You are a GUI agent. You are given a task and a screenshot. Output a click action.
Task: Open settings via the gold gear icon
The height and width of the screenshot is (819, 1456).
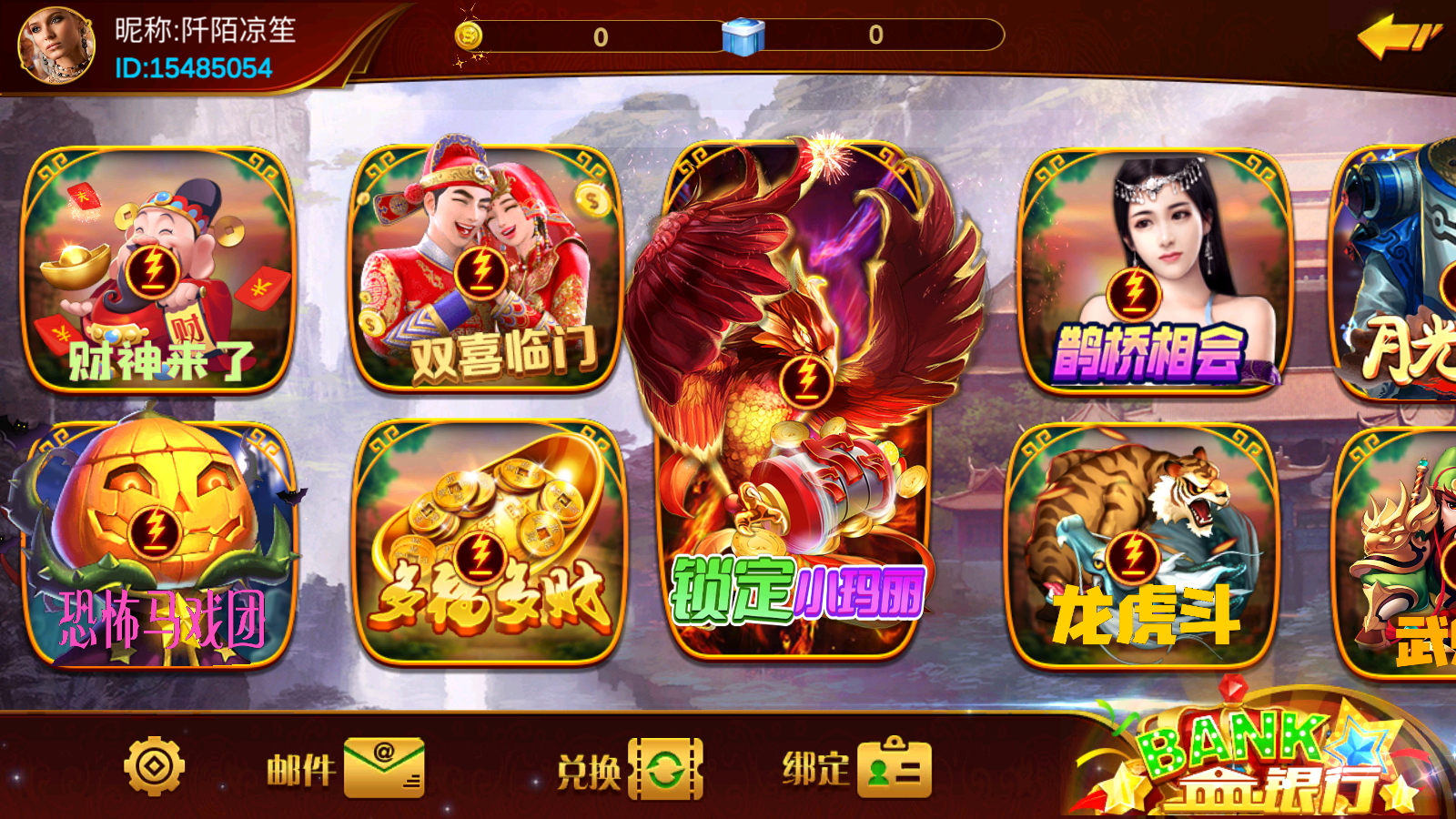tap(154, 767)
